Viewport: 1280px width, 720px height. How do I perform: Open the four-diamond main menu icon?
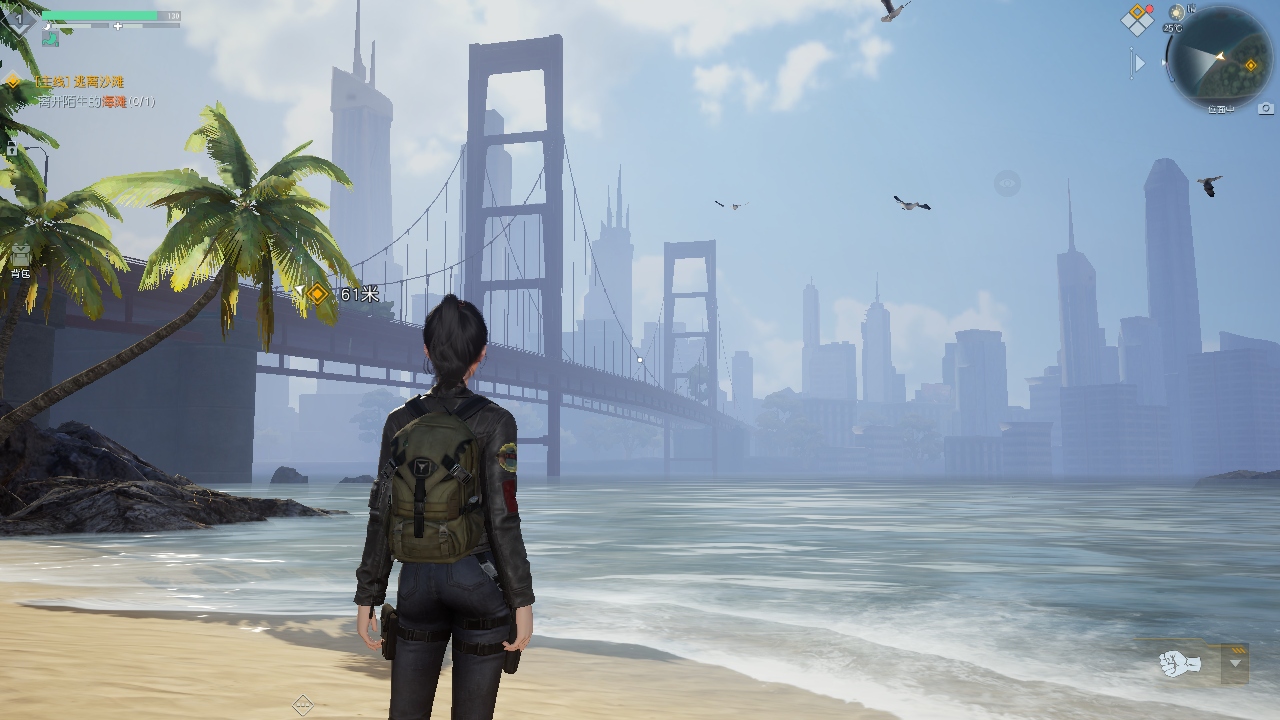1137,19
